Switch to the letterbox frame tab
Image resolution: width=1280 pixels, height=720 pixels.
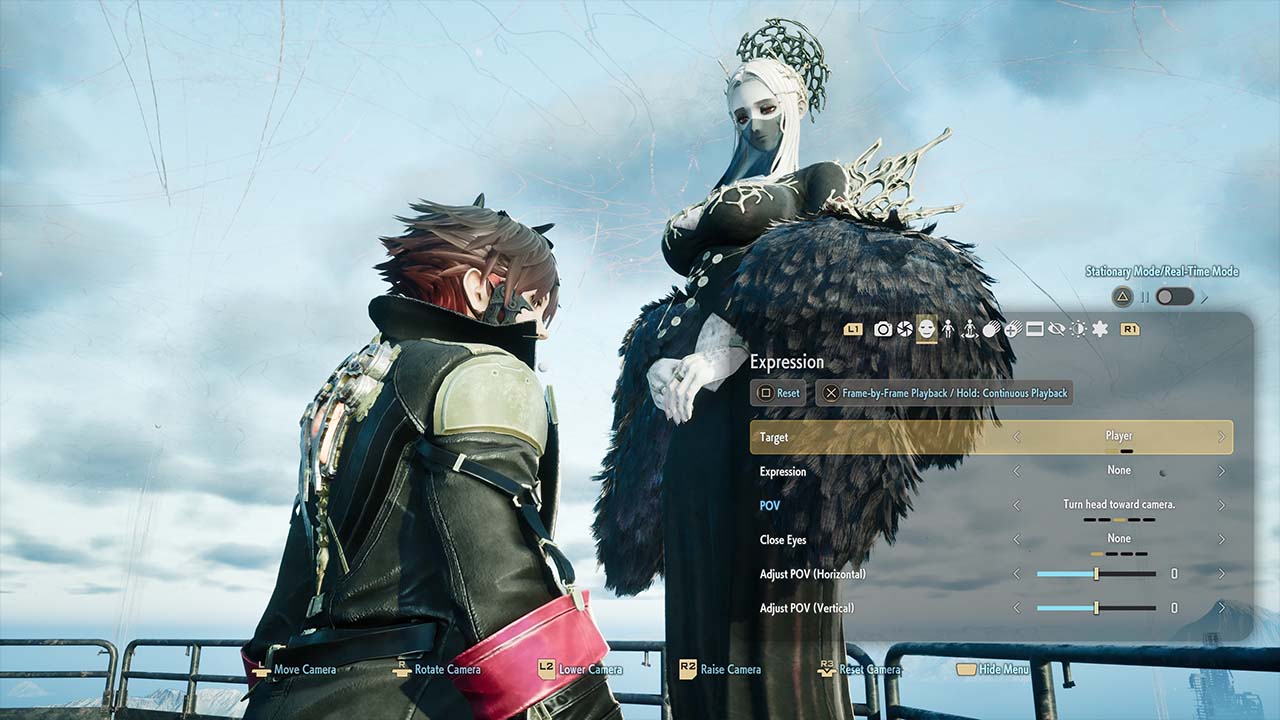[1035, 329]
